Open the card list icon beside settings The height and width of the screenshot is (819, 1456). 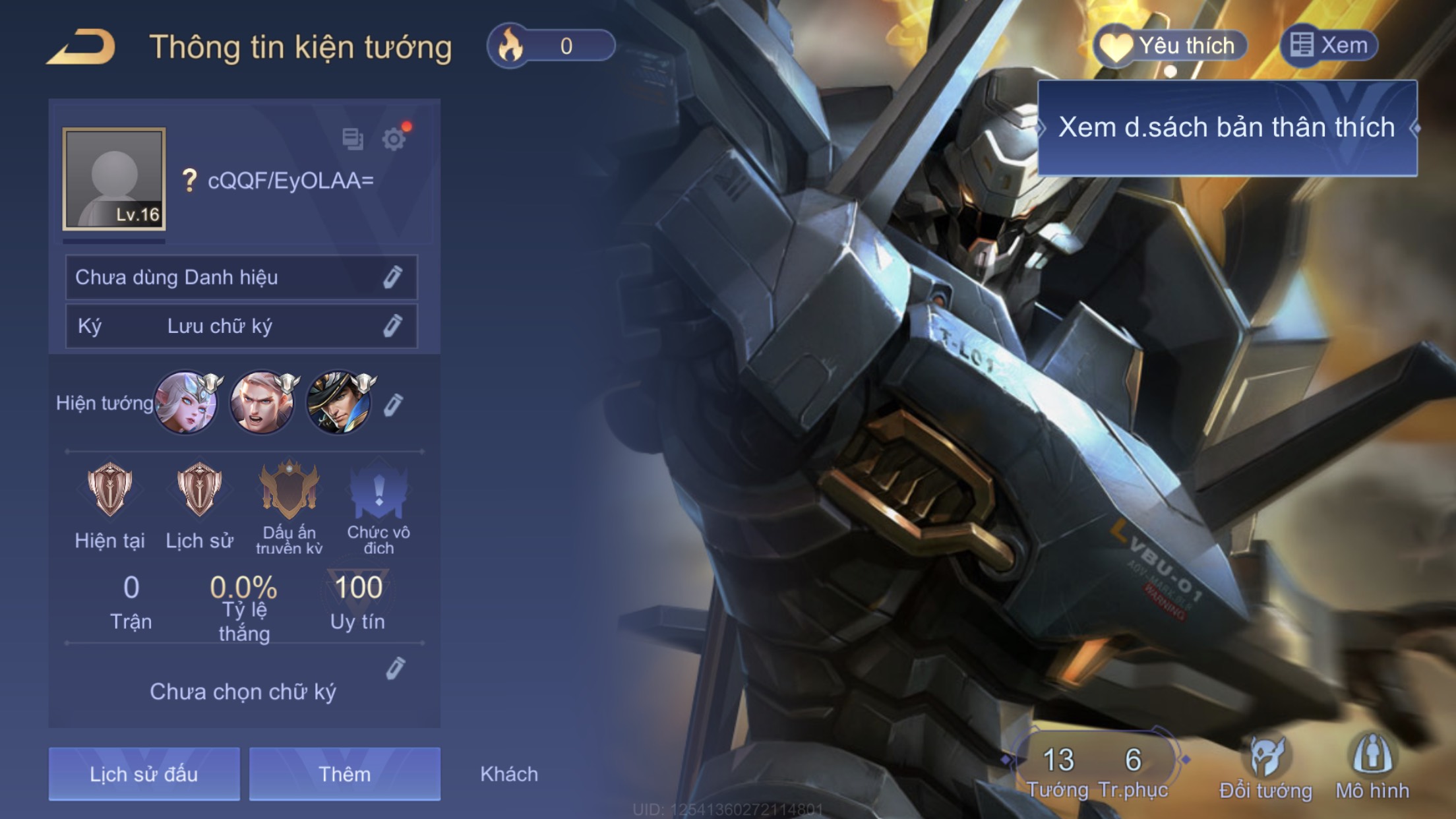(x=353, y=139)
